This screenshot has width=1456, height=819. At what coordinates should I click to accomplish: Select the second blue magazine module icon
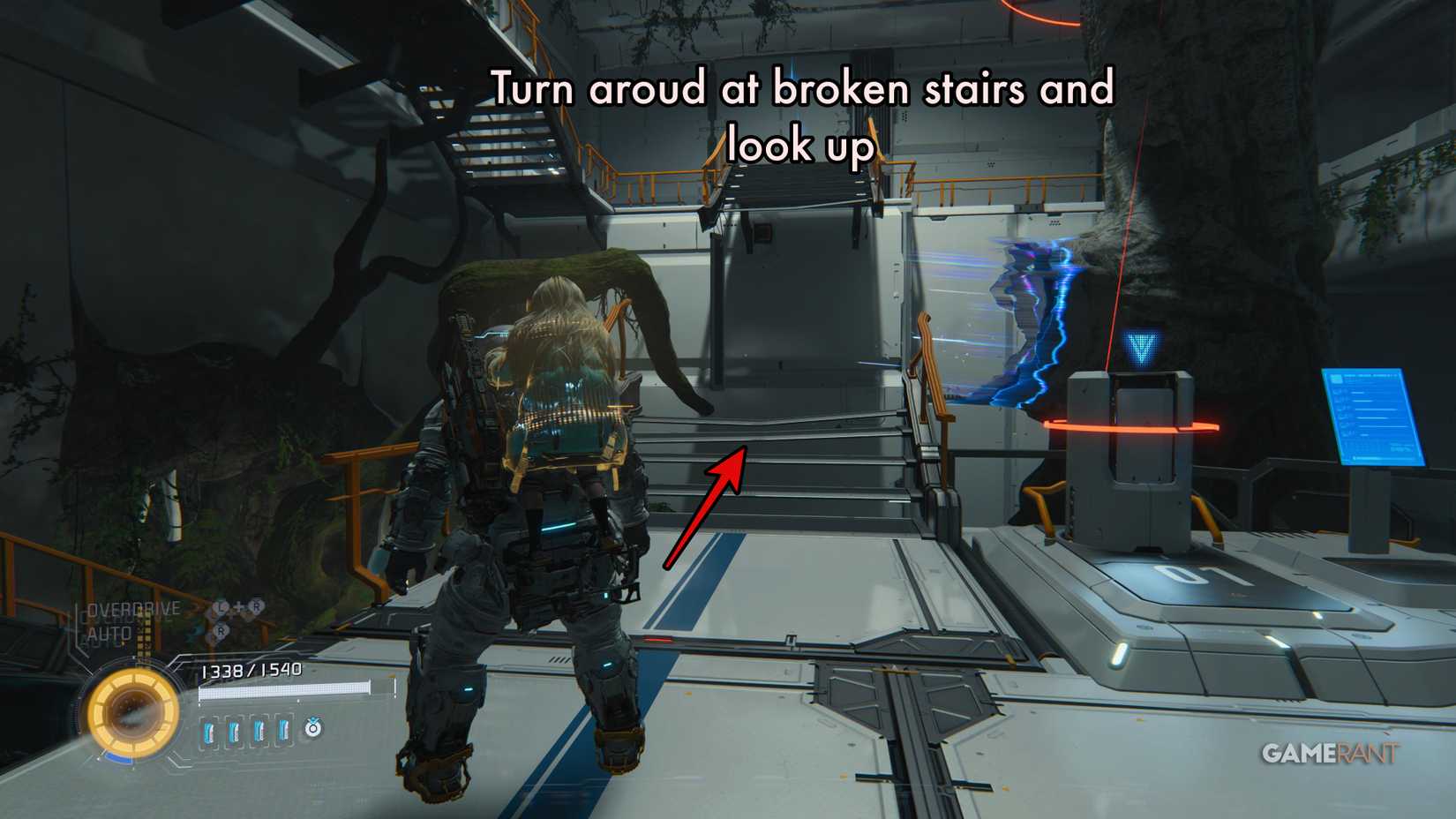[x=234, y=731]
